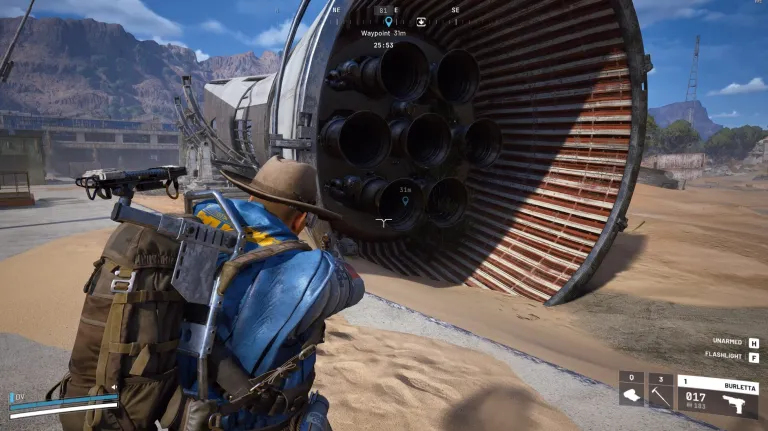
Task: Click the extraction marker on the compass bar
Action: point(421,20)
